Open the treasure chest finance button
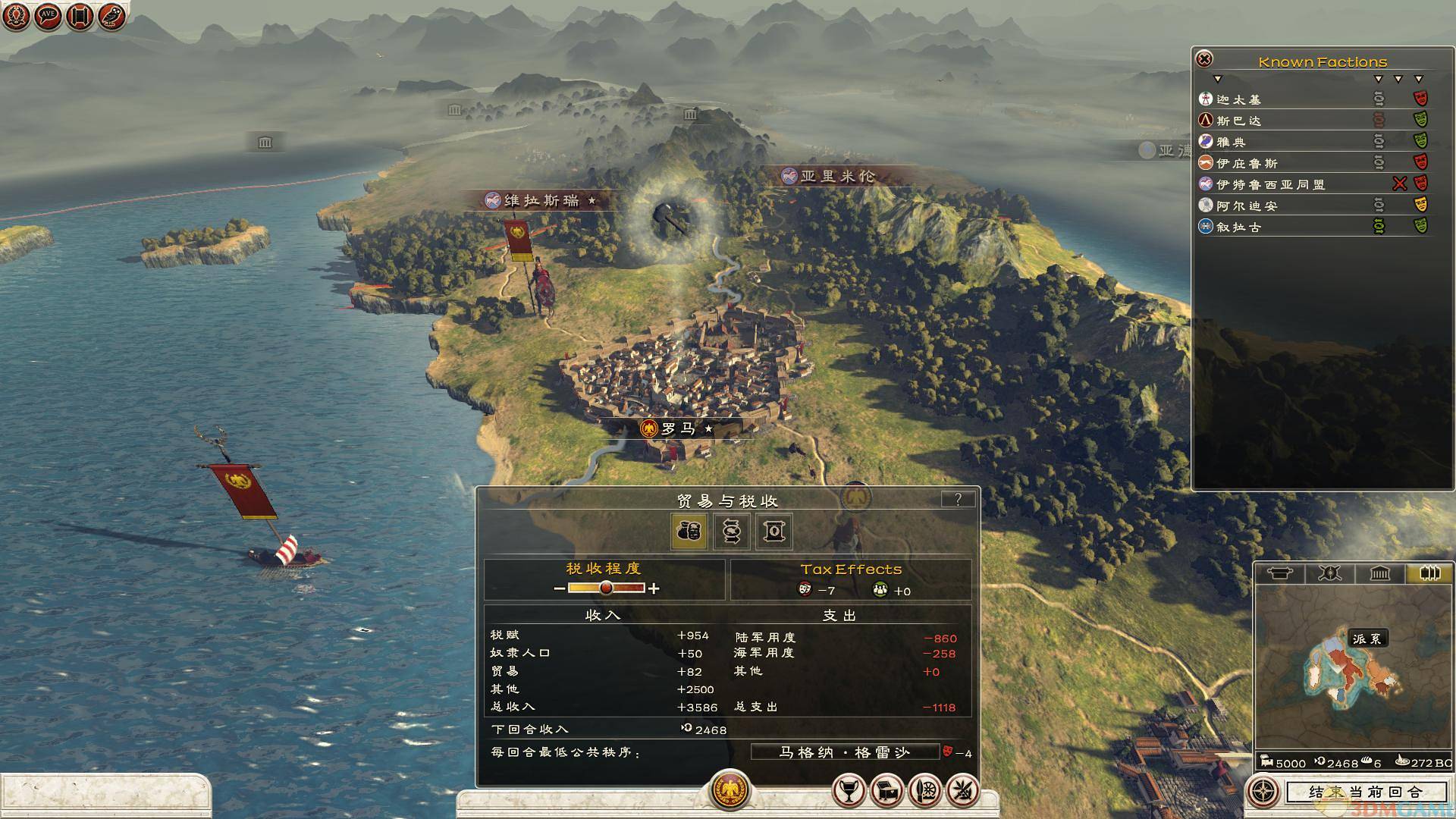 click(887, 791)
